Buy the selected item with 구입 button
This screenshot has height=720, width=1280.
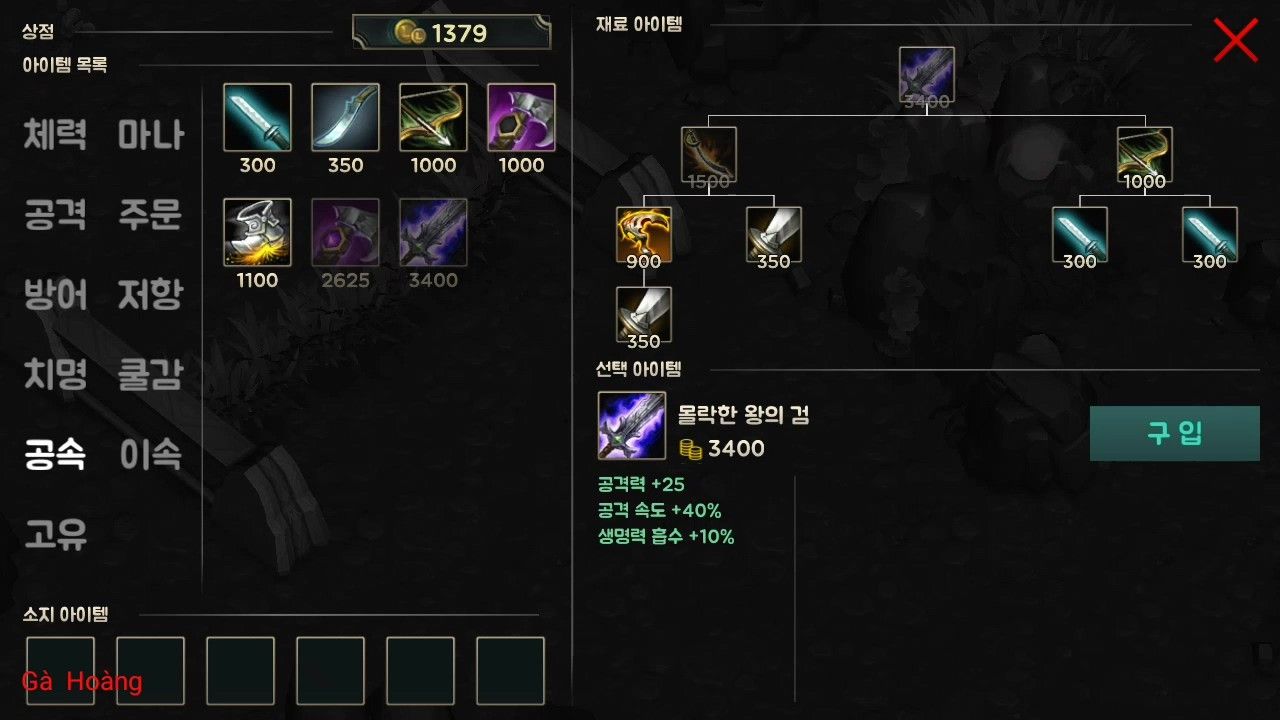tap(1174, 433)
